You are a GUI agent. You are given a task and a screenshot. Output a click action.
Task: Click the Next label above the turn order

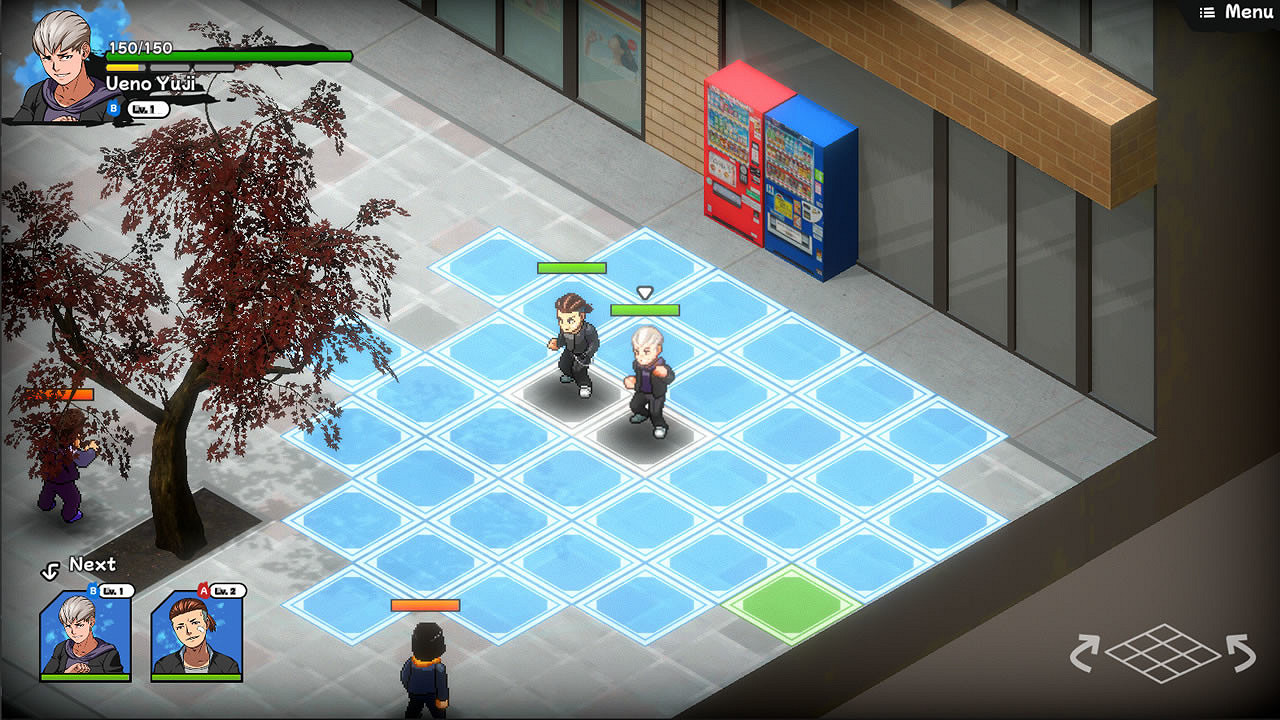[93, 565]
